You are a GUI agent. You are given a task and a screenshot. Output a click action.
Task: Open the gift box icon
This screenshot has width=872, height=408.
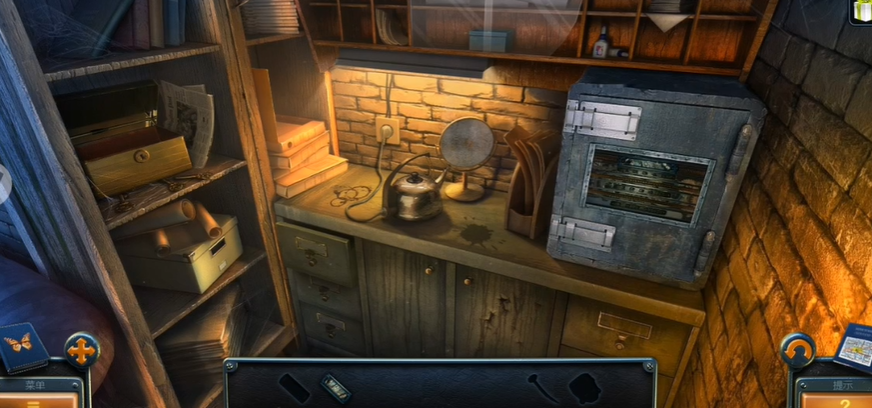[x=860, y=10]
